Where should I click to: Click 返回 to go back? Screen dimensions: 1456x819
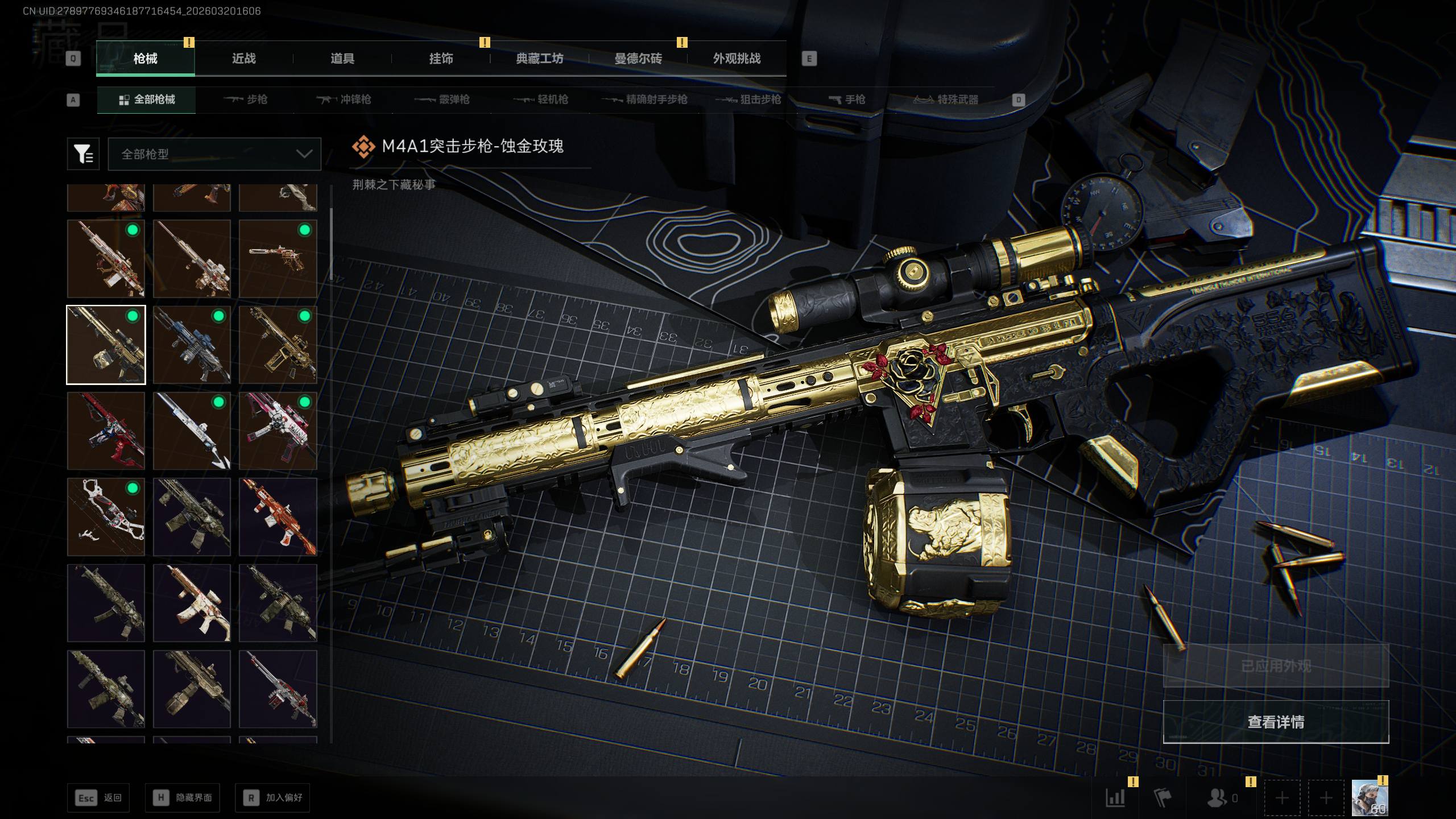[98, 798]
